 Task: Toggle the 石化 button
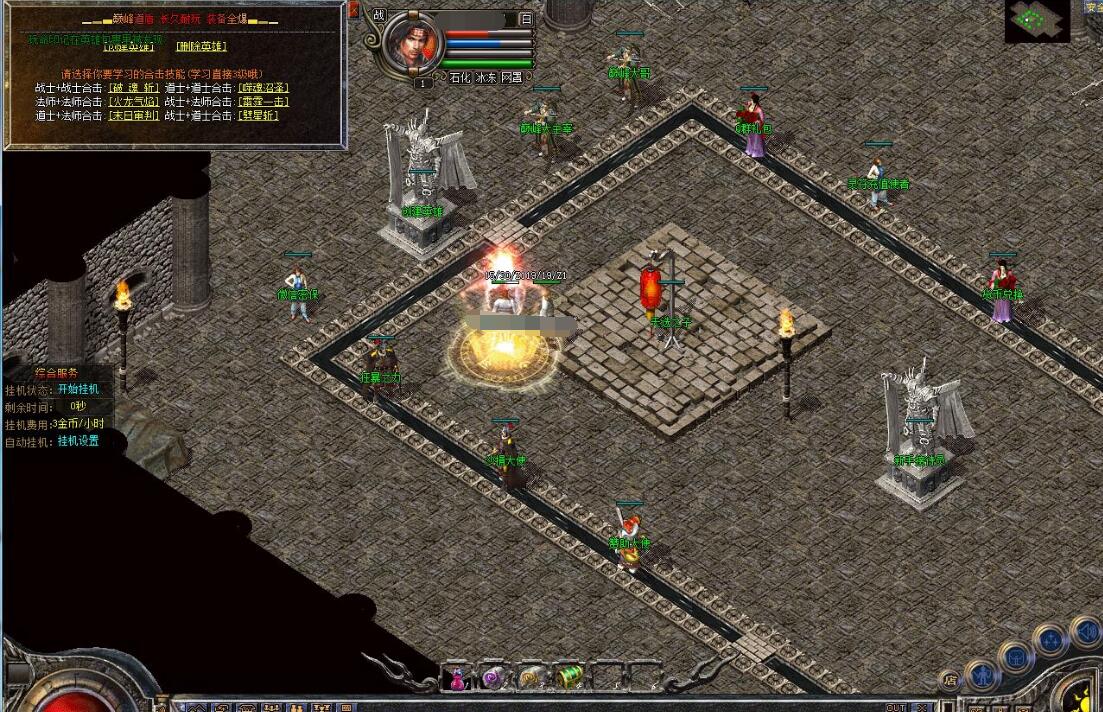point(459,77)
